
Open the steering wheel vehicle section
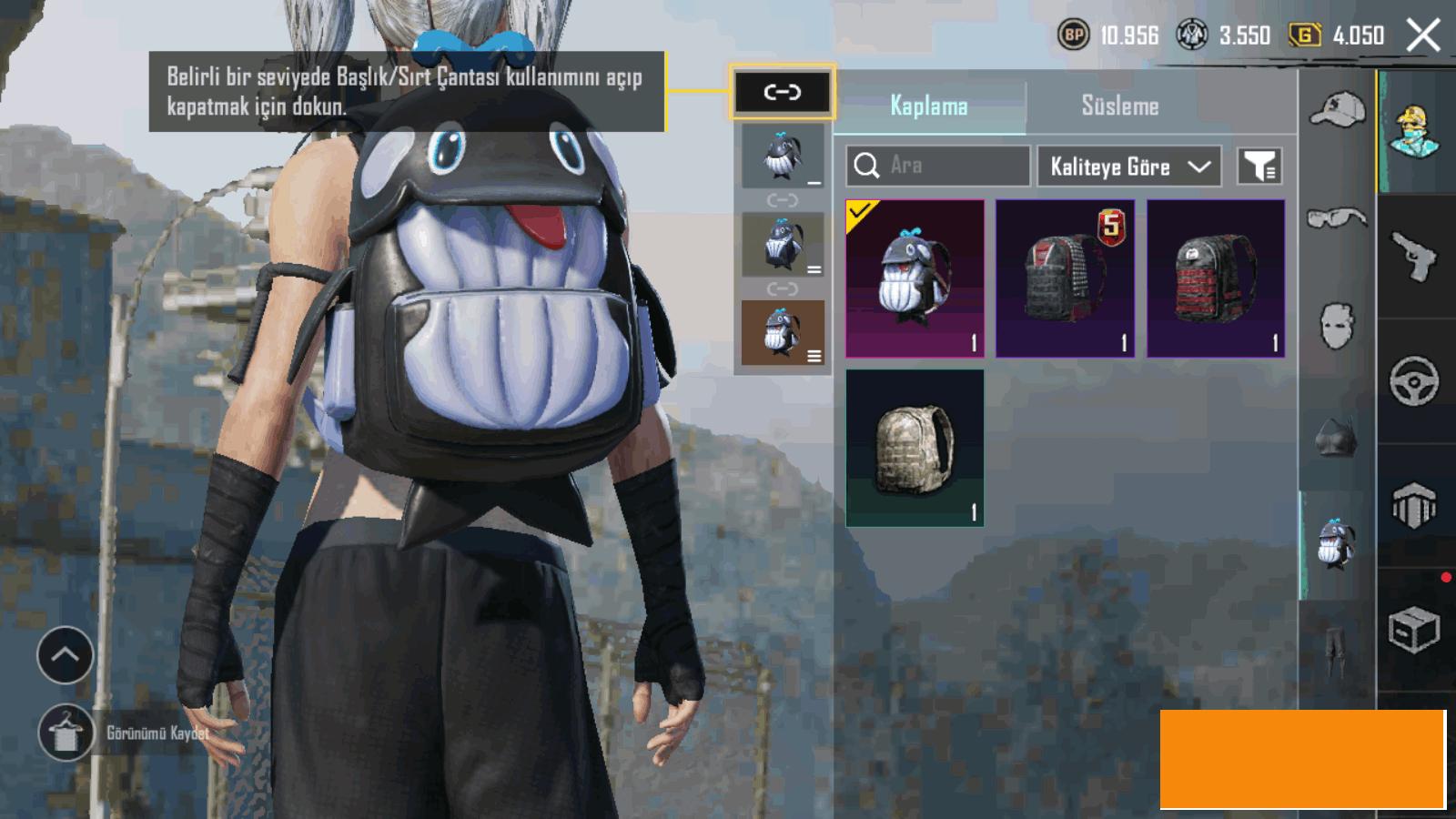click(x=1415, y=380)
